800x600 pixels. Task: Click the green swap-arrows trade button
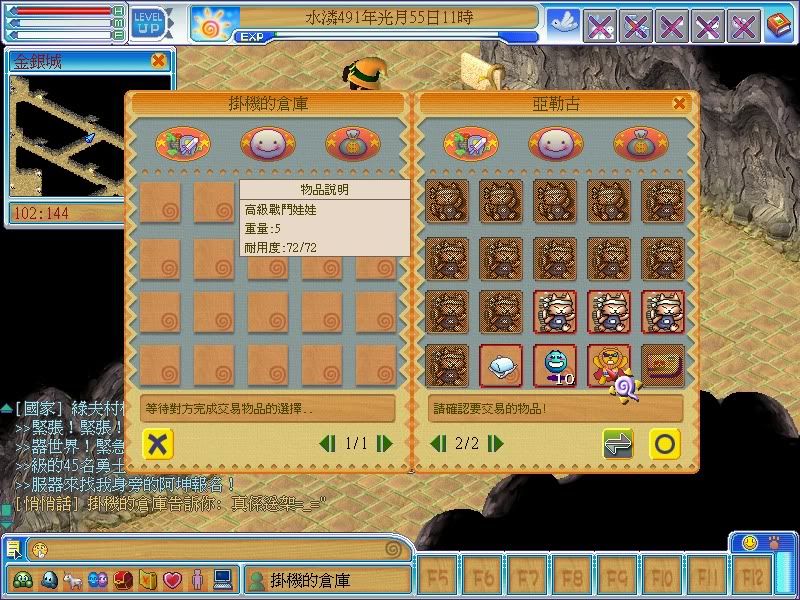618,443
